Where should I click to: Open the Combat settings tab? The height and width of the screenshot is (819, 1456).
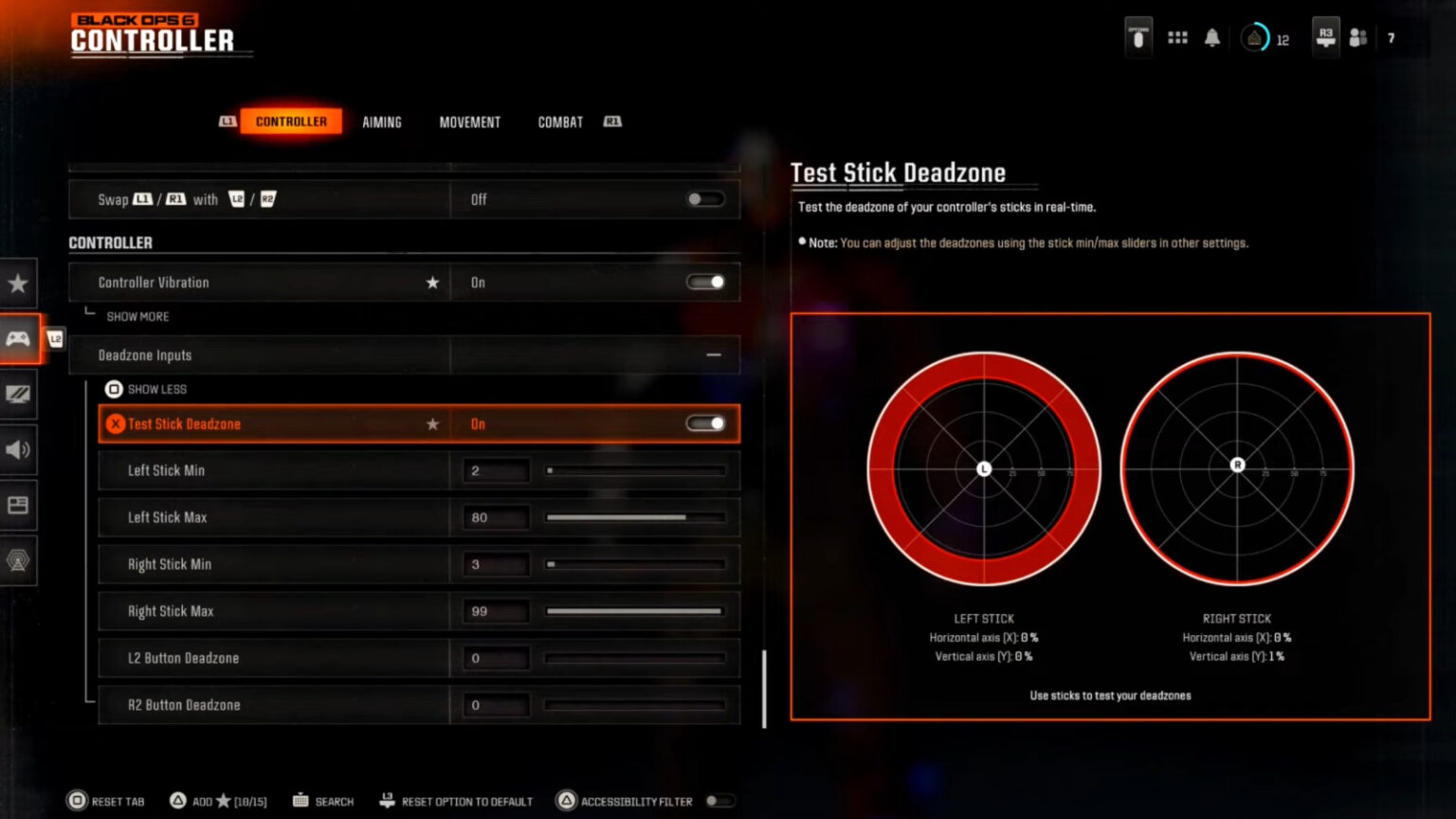pos(559,121)
